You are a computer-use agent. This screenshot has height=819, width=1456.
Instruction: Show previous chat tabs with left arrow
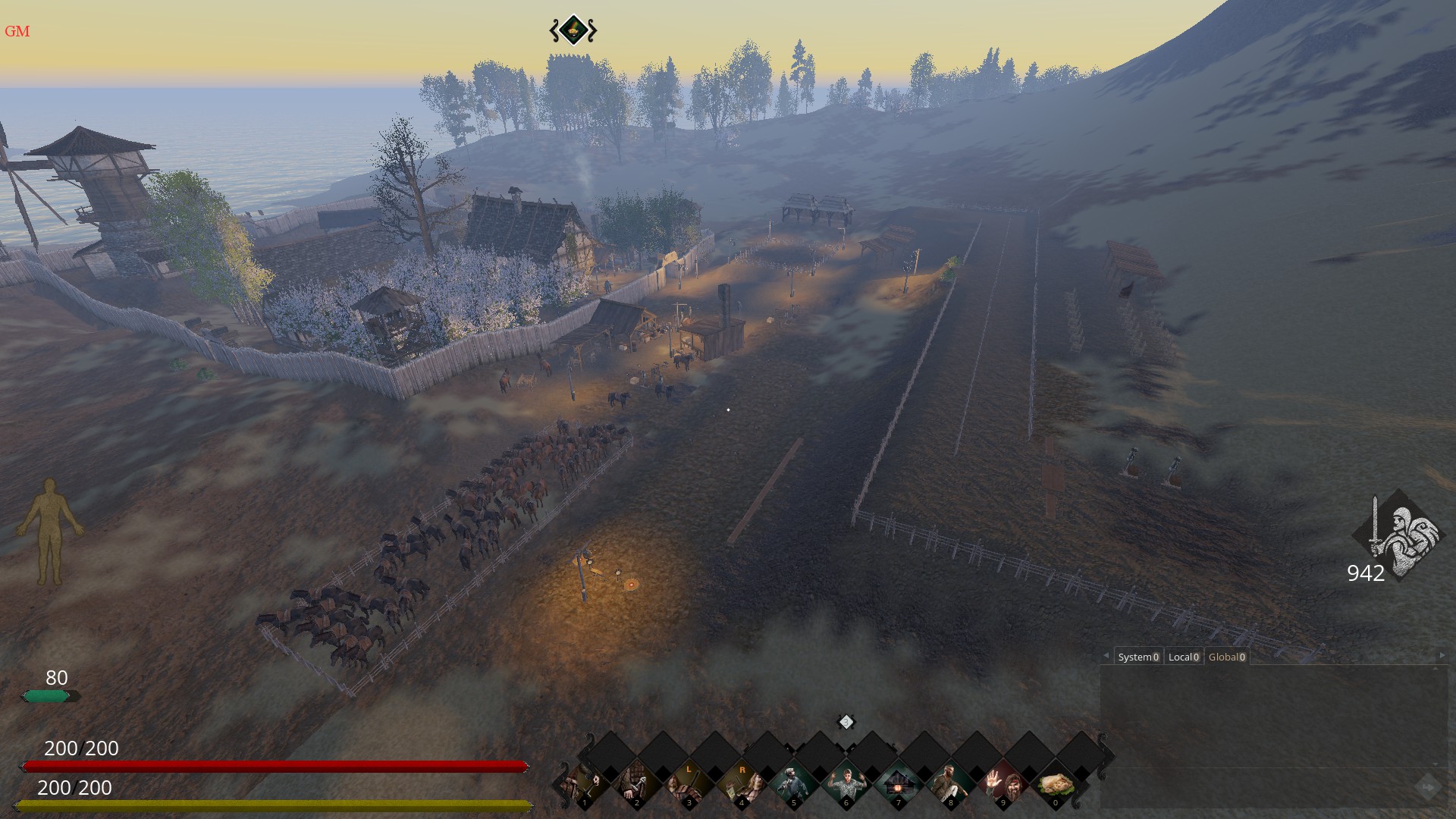click(x=1106, y=655)
